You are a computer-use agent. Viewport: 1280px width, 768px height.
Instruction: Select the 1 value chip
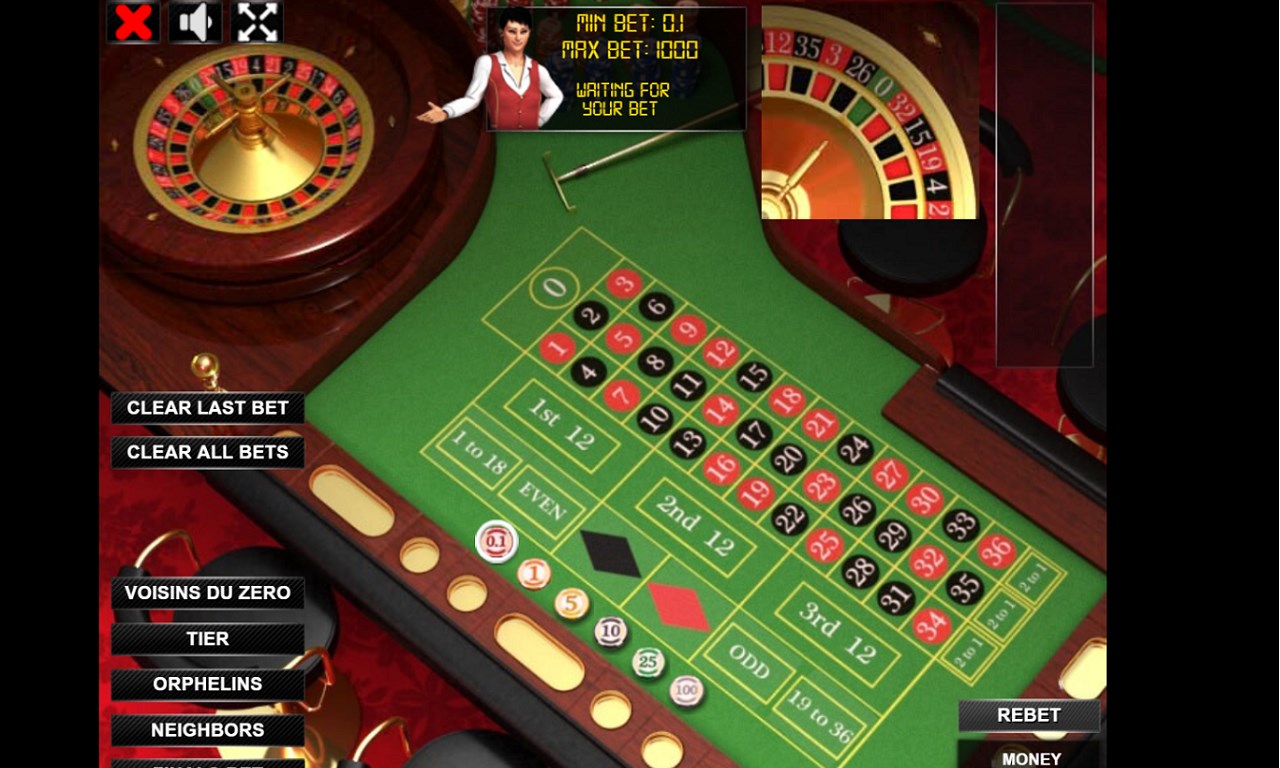pos(535,572)
